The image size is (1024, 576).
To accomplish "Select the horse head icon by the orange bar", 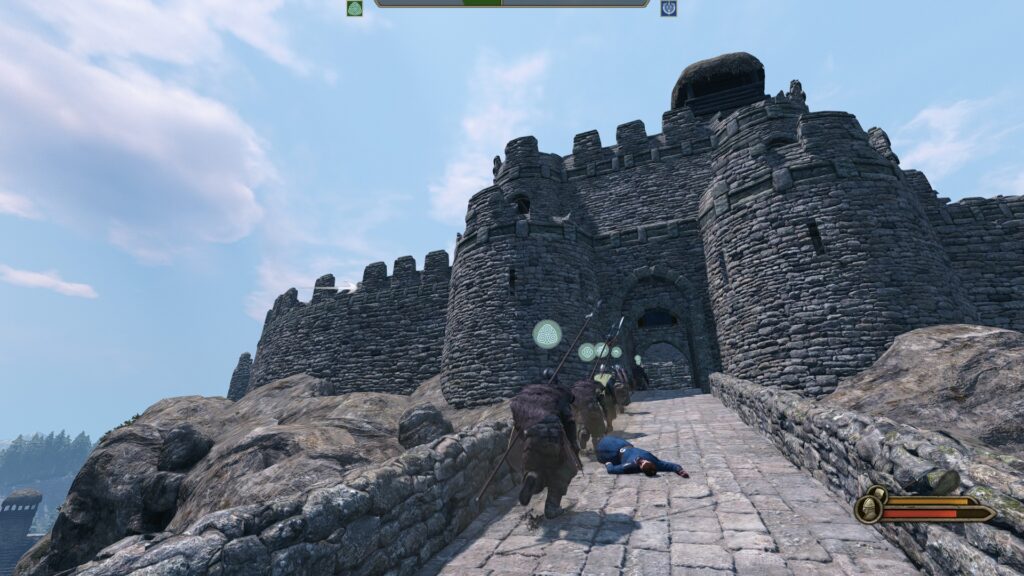I will point(876,493).
